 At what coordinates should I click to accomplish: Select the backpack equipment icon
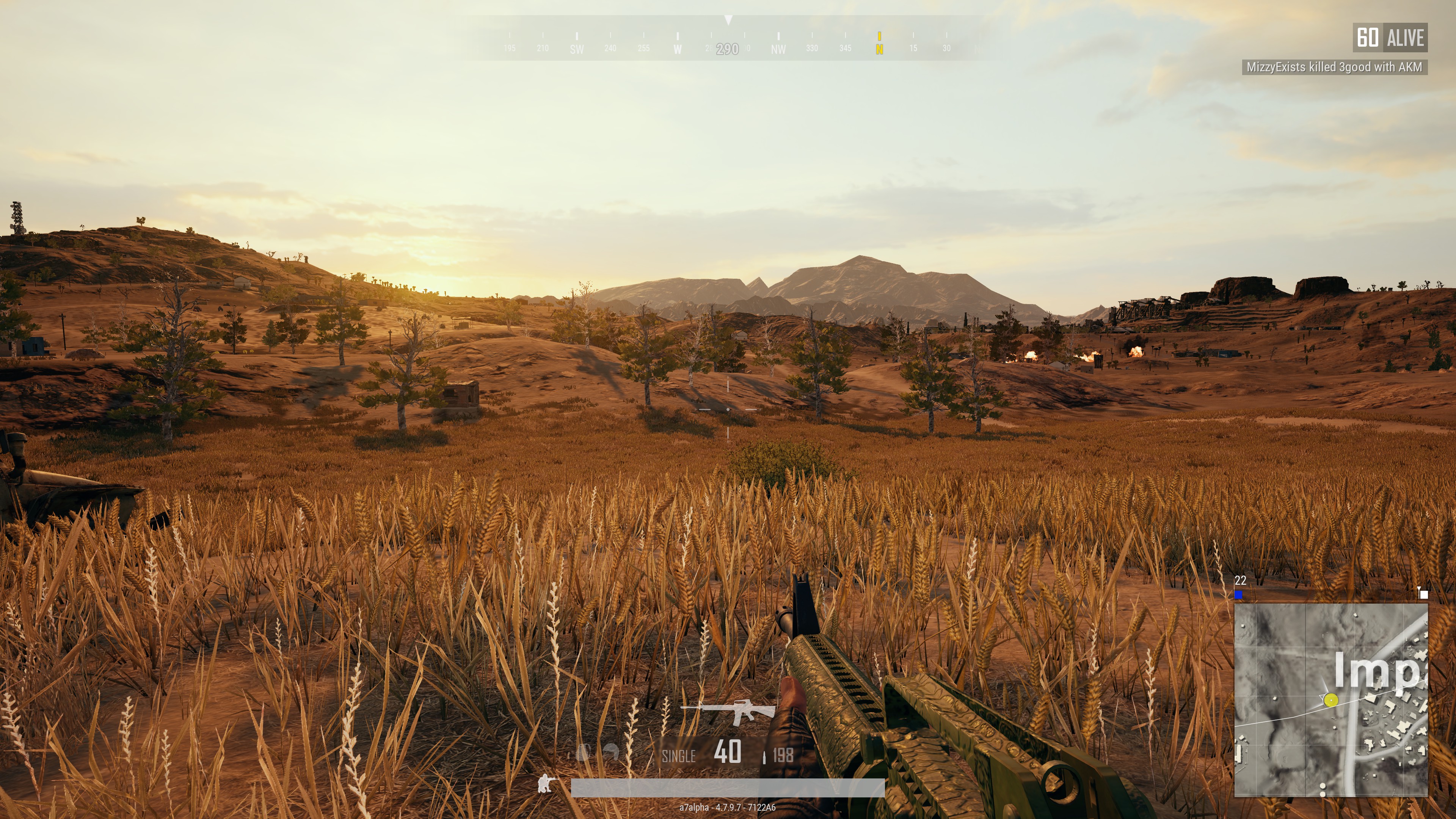click(x=583, y=752)
